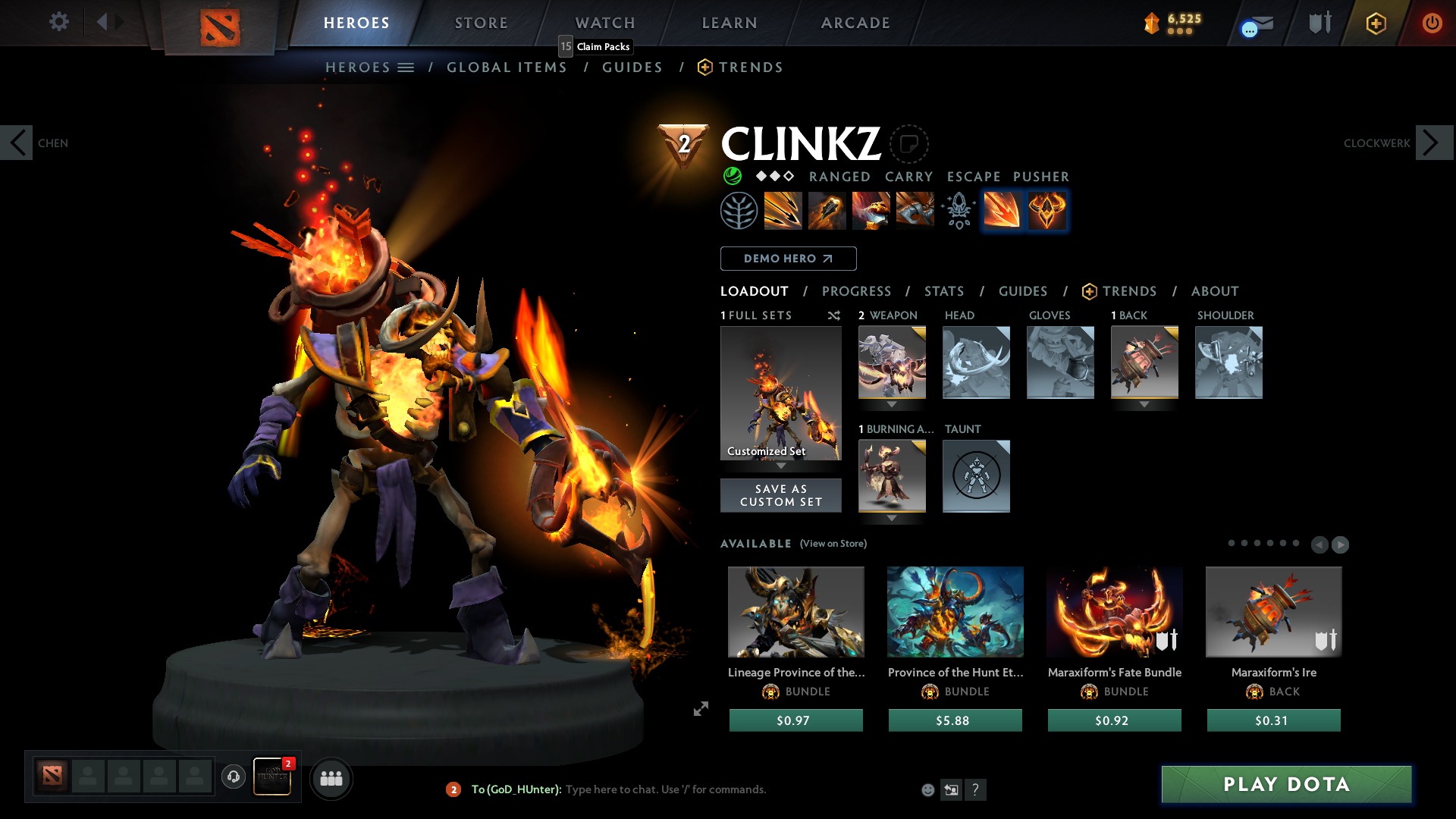Toggle the shuffle icon next to Full Sets
The width and height of the screenshot is (1456, 819).
(833, 316)
